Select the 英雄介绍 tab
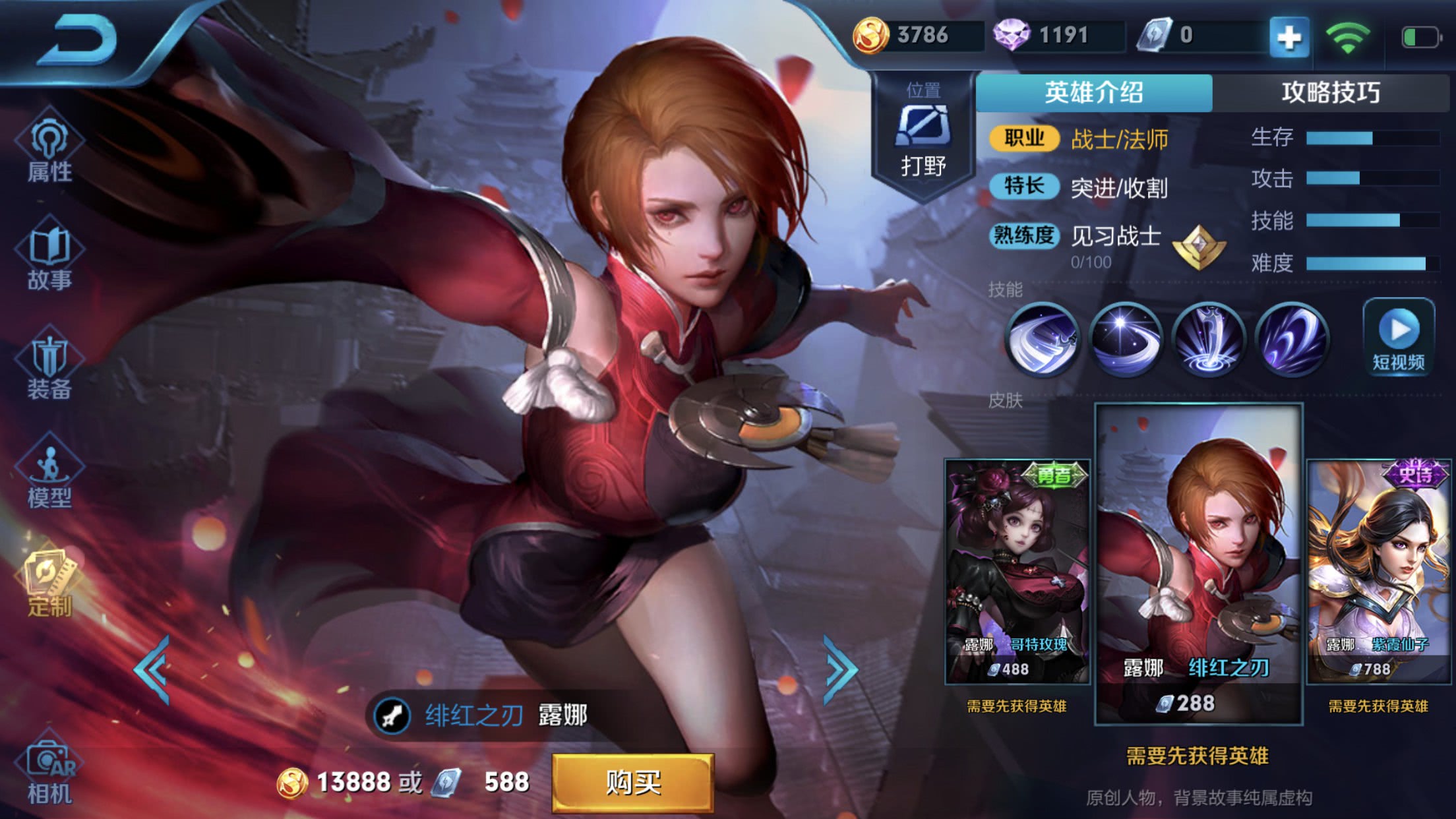Screen dimensions: 1456x819 coord(1093,93)
